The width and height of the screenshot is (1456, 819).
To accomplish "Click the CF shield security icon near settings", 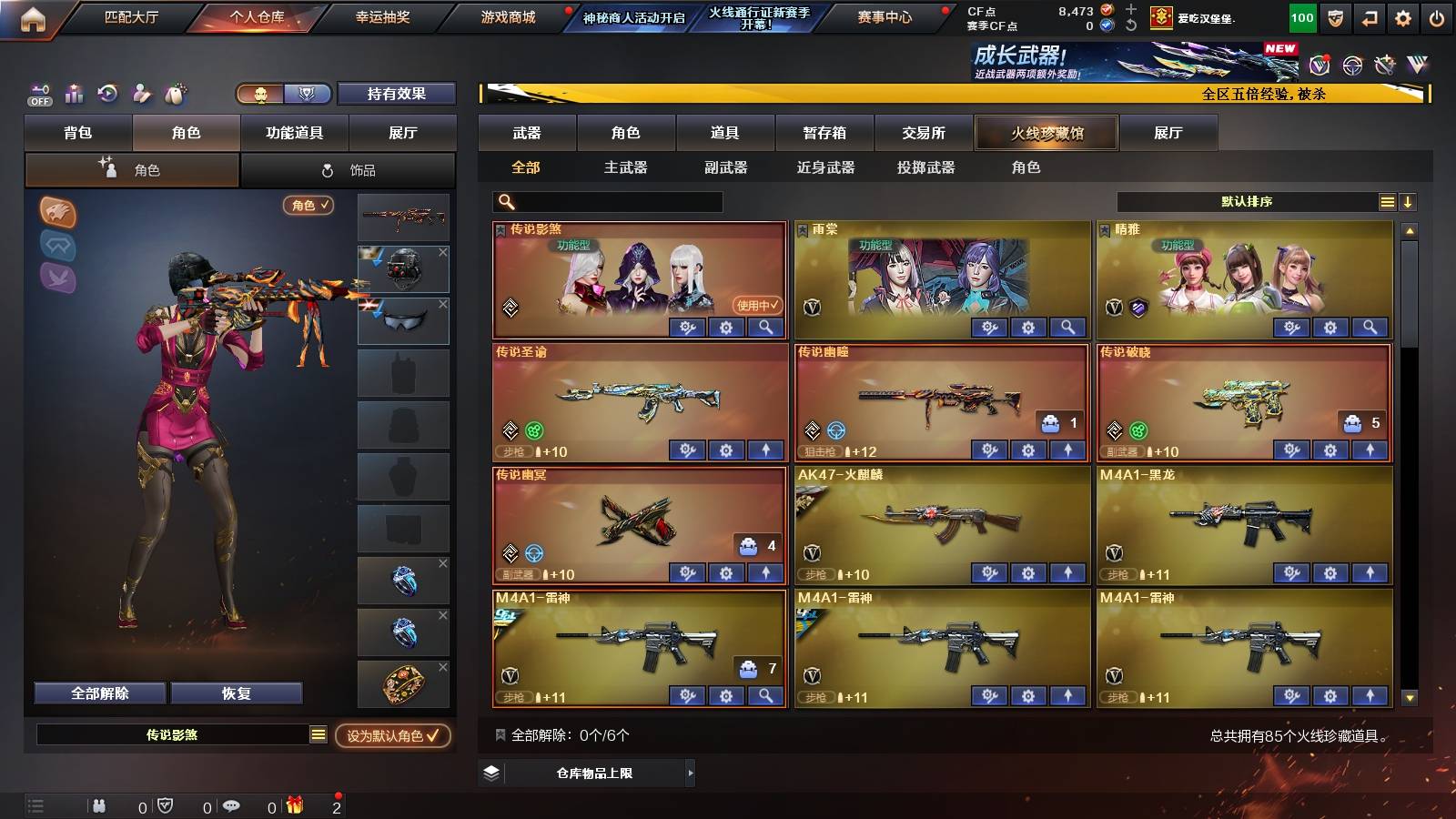I will pyautogui.click(x=1334, y=16).
